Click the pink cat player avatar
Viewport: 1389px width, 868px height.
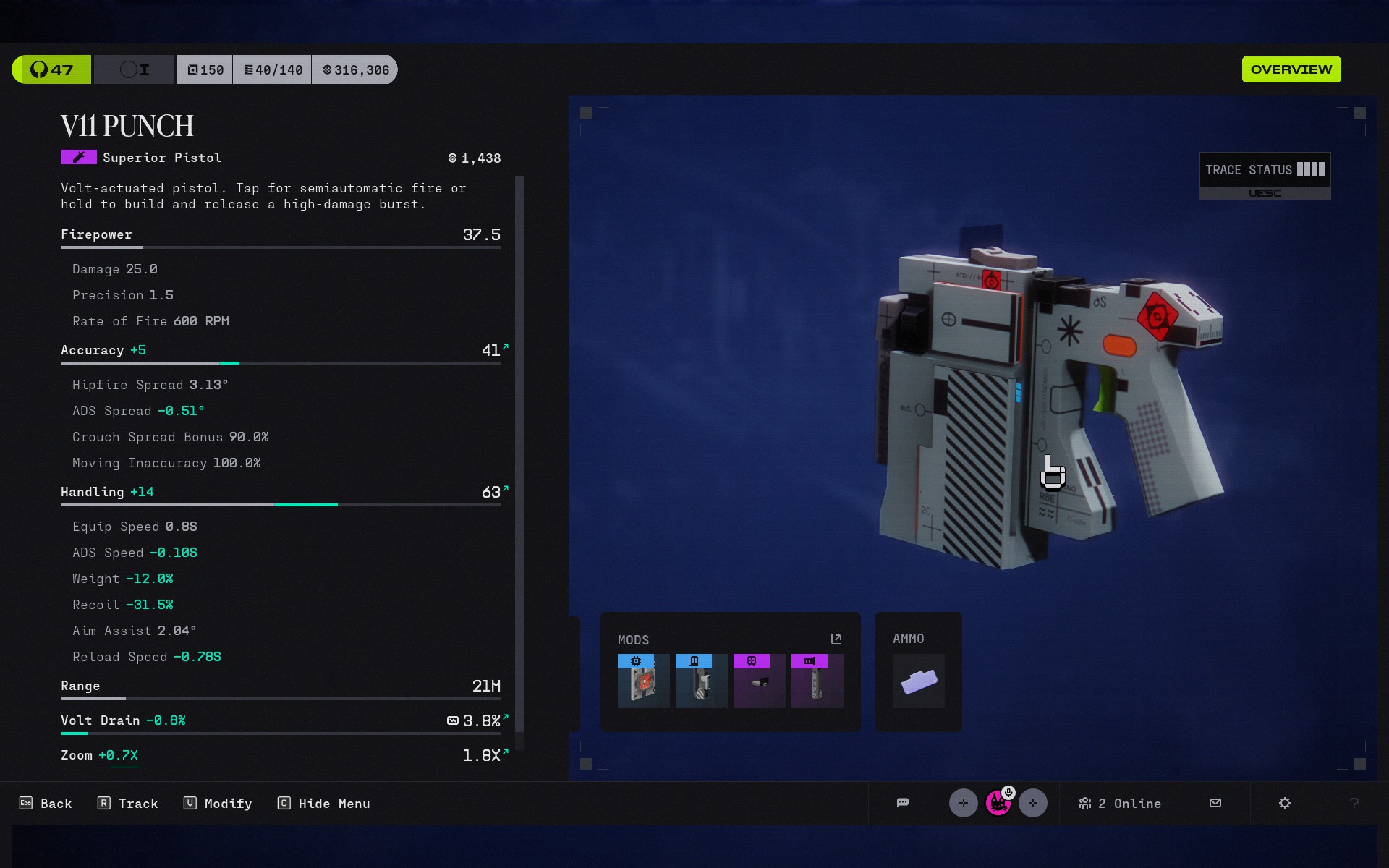click(x=998, y=803)
